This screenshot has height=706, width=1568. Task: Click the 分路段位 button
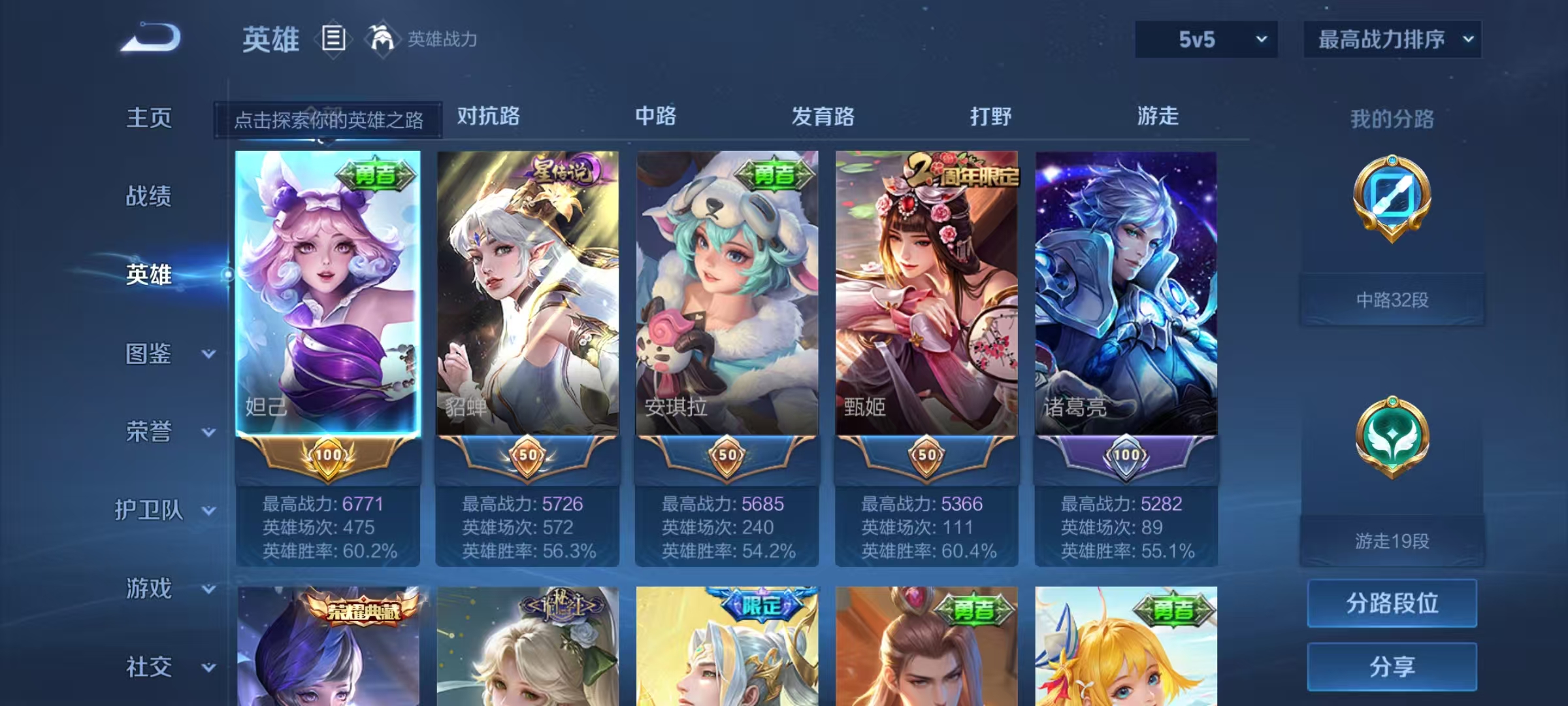coord(1392,603)
